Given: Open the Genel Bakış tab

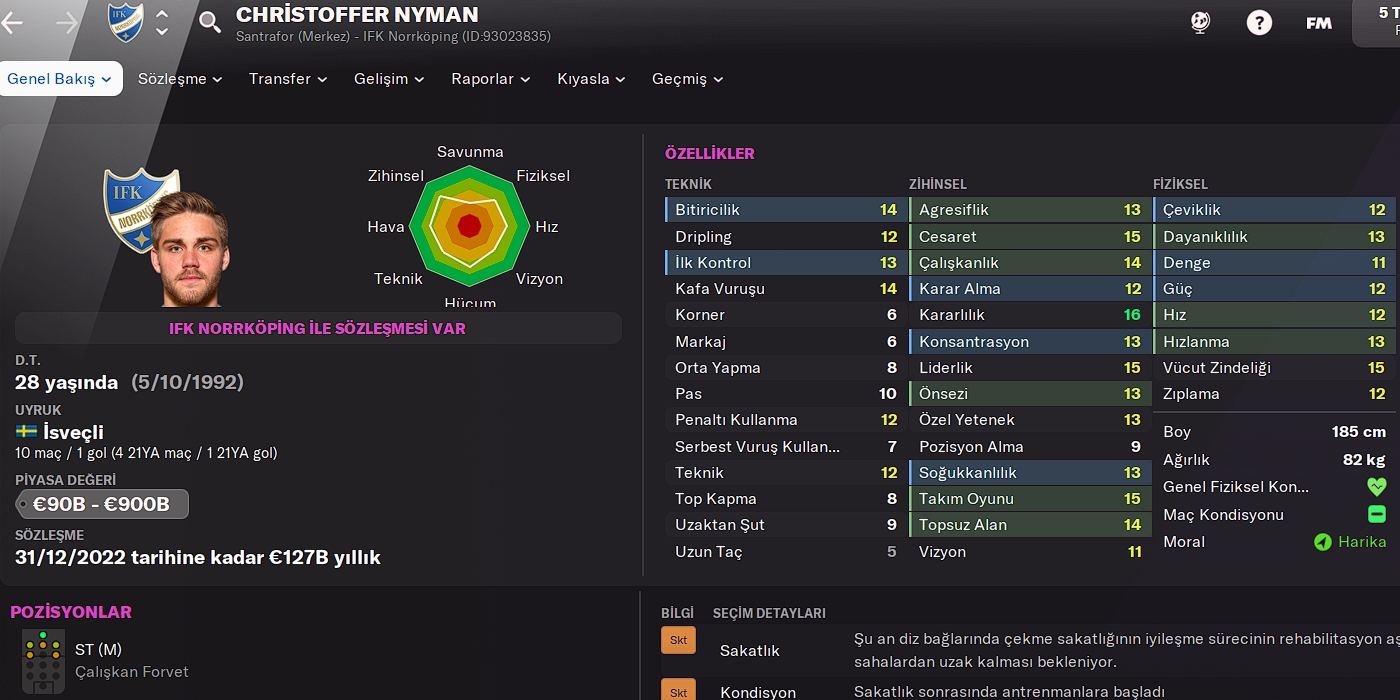Looking at the screenshot, I should pos(60,79).
